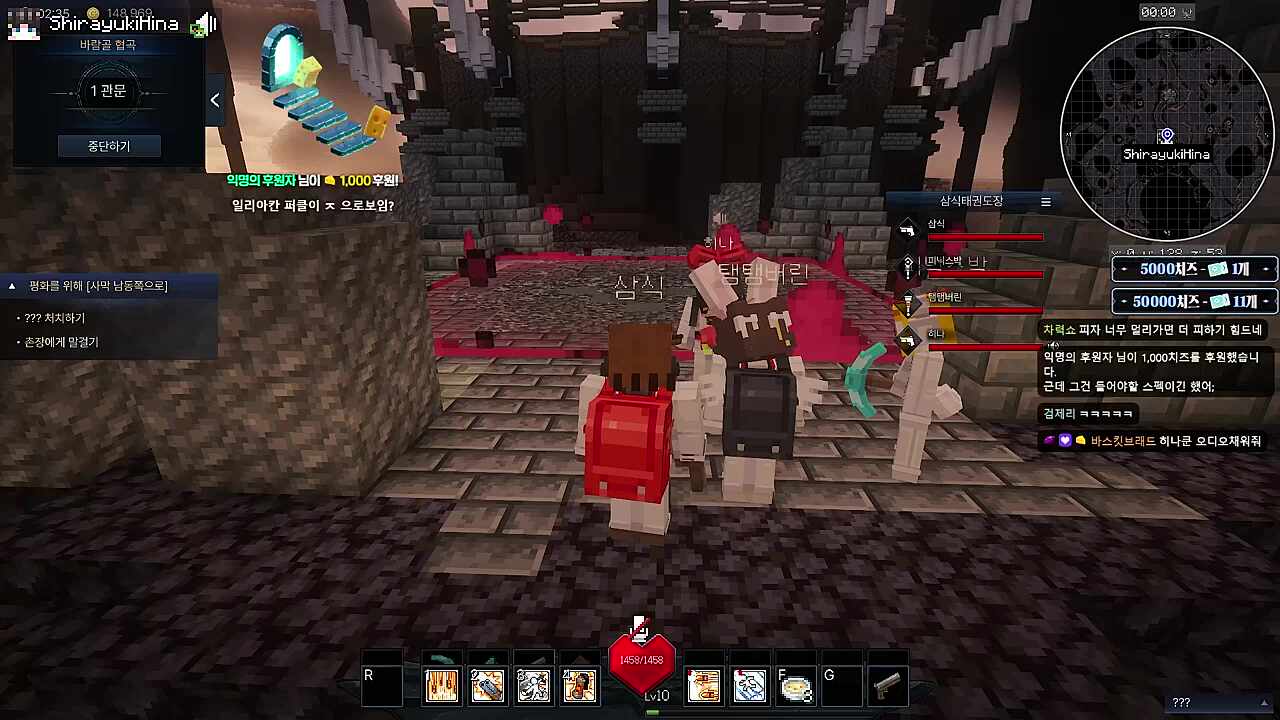Use the blue-and-white figure skill icon

(x=750, y=686)
